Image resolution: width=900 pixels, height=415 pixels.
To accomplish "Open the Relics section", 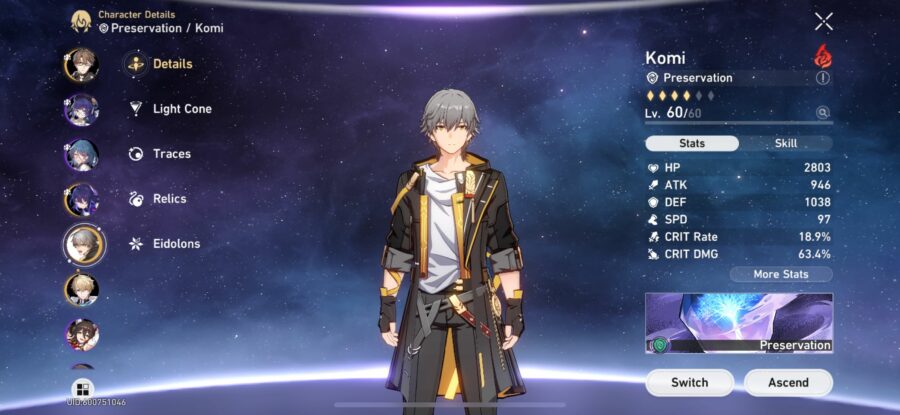I will (169, 199).
